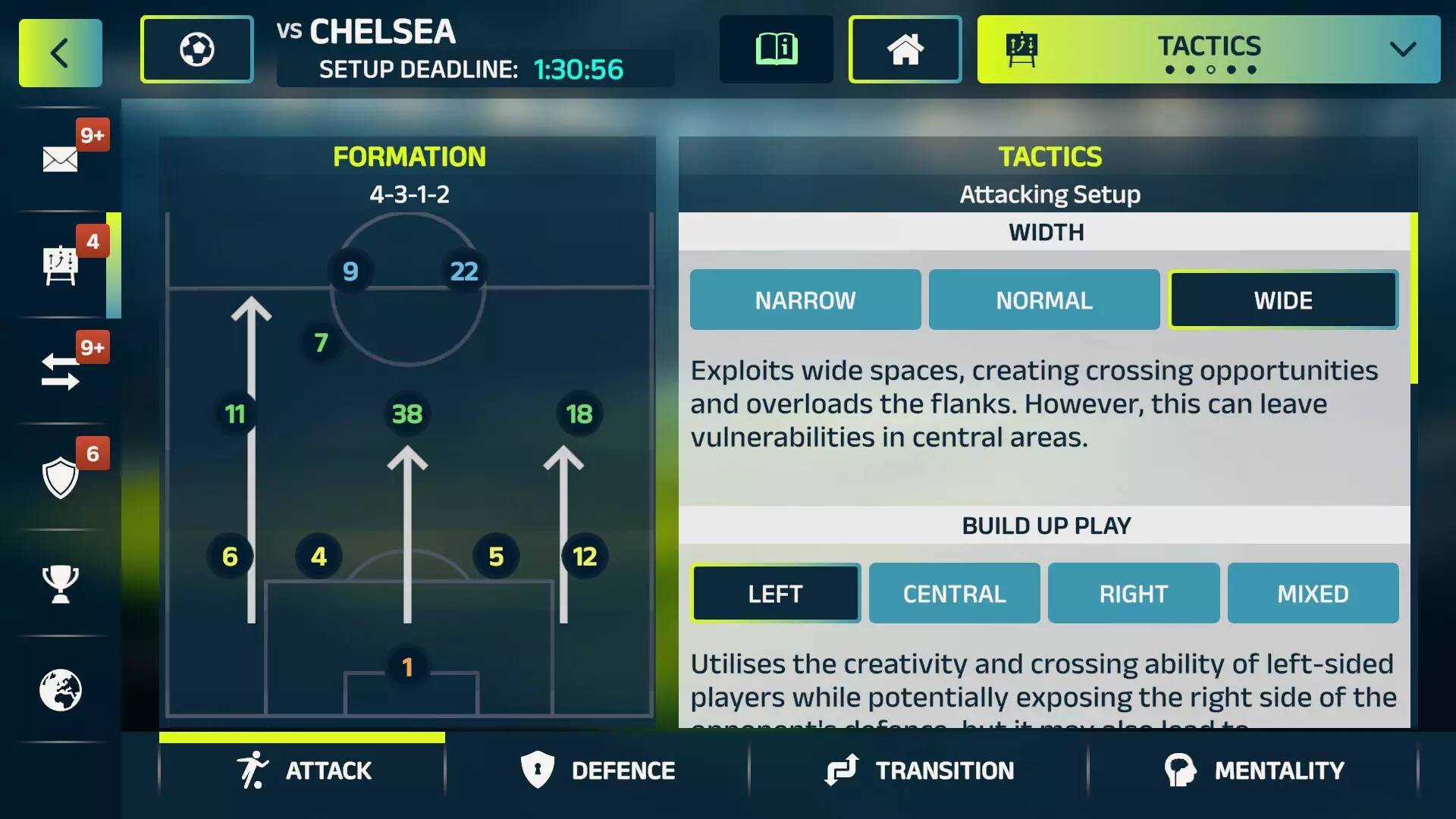Select Normal attacking width

click(x=1043, y=300)
